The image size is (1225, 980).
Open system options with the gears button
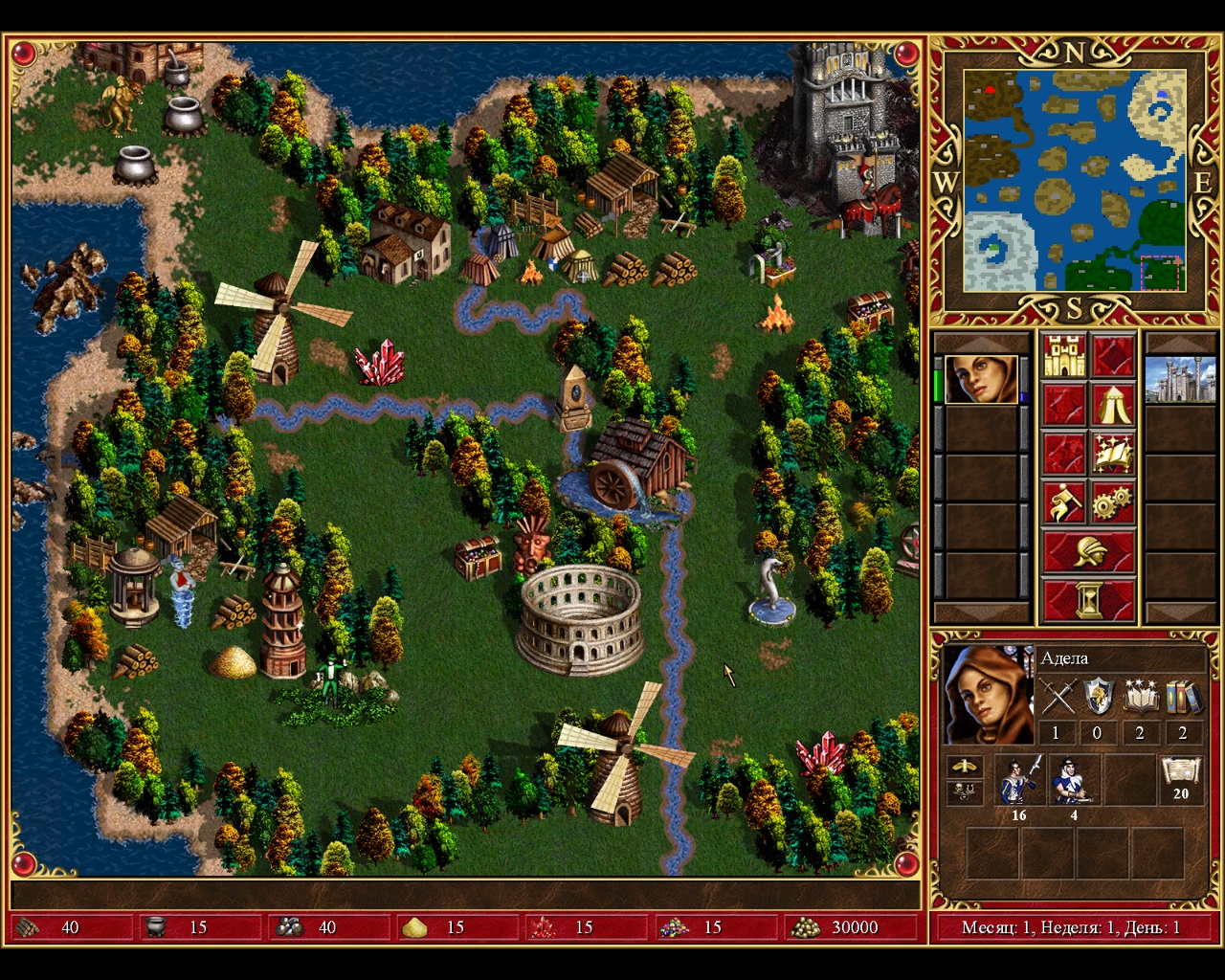click(1112, 502)
